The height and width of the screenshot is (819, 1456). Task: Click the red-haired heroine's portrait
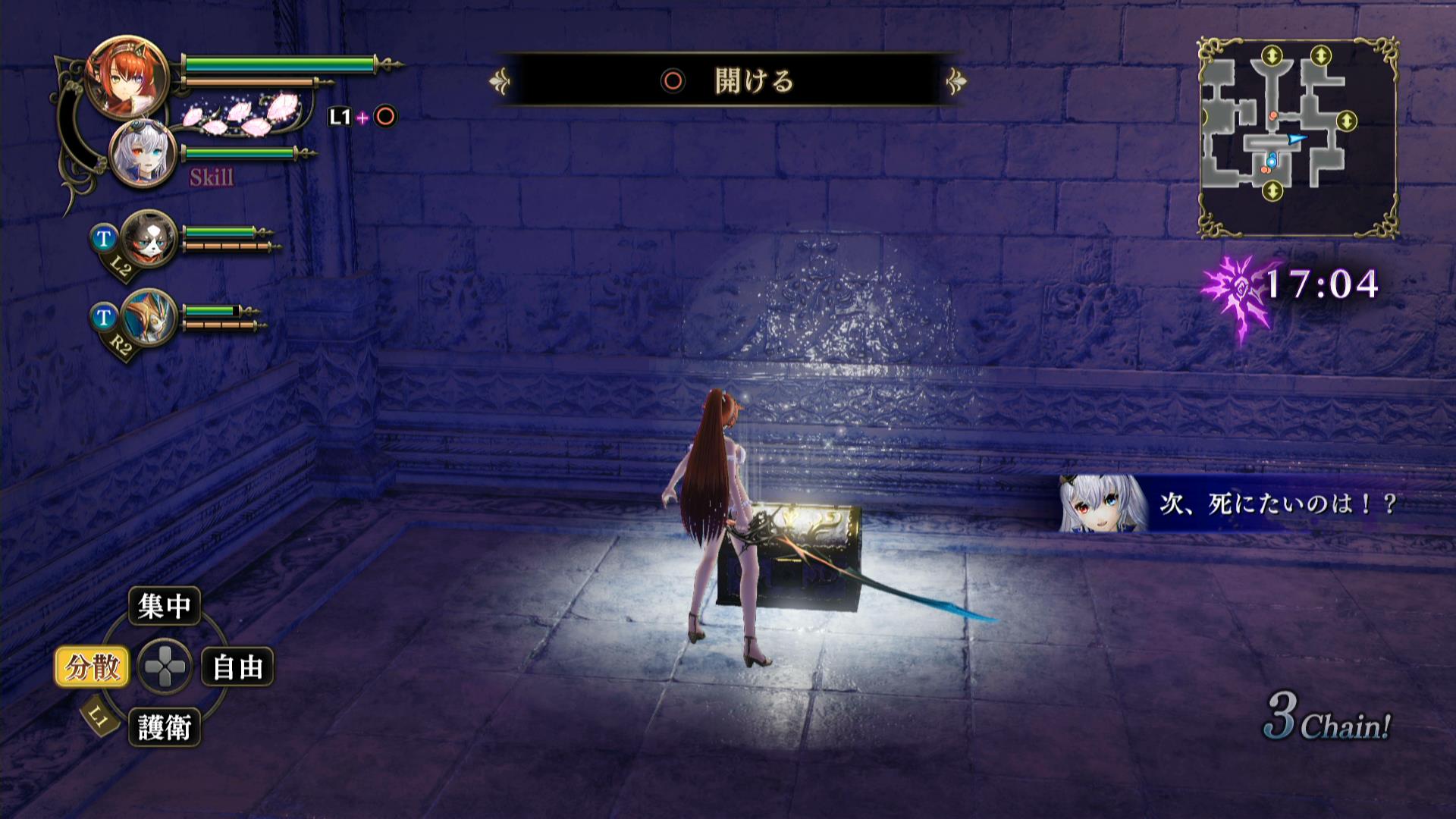click(x=127, y=78)
